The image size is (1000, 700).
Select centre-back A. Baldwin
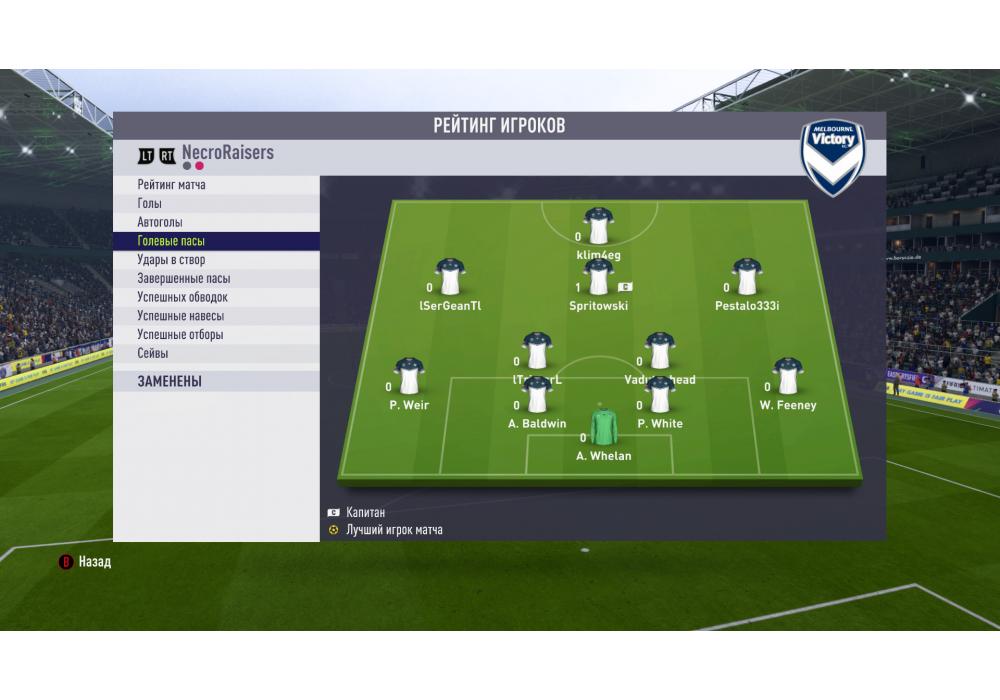[537, 397]
